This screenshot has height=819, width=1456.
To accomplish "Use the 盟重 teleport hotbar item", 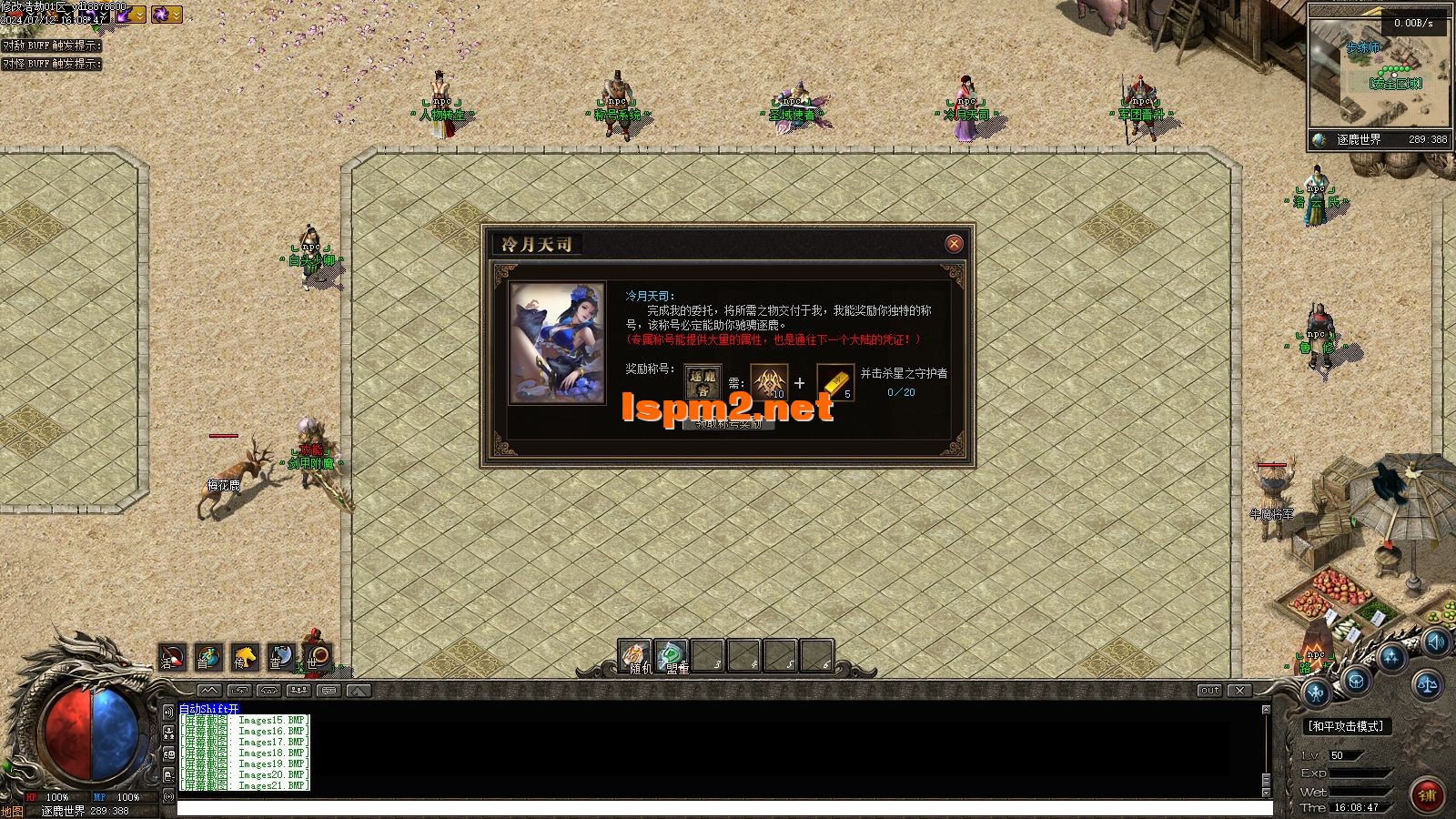I will [x=672, y=656].
